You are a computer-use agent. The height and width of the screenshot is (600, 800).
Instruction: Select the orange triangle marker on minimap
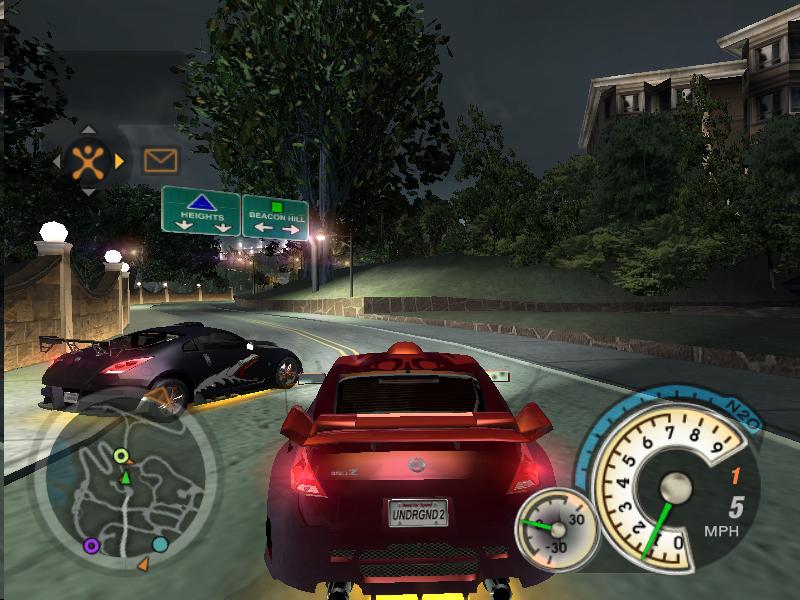coord(143,565)
